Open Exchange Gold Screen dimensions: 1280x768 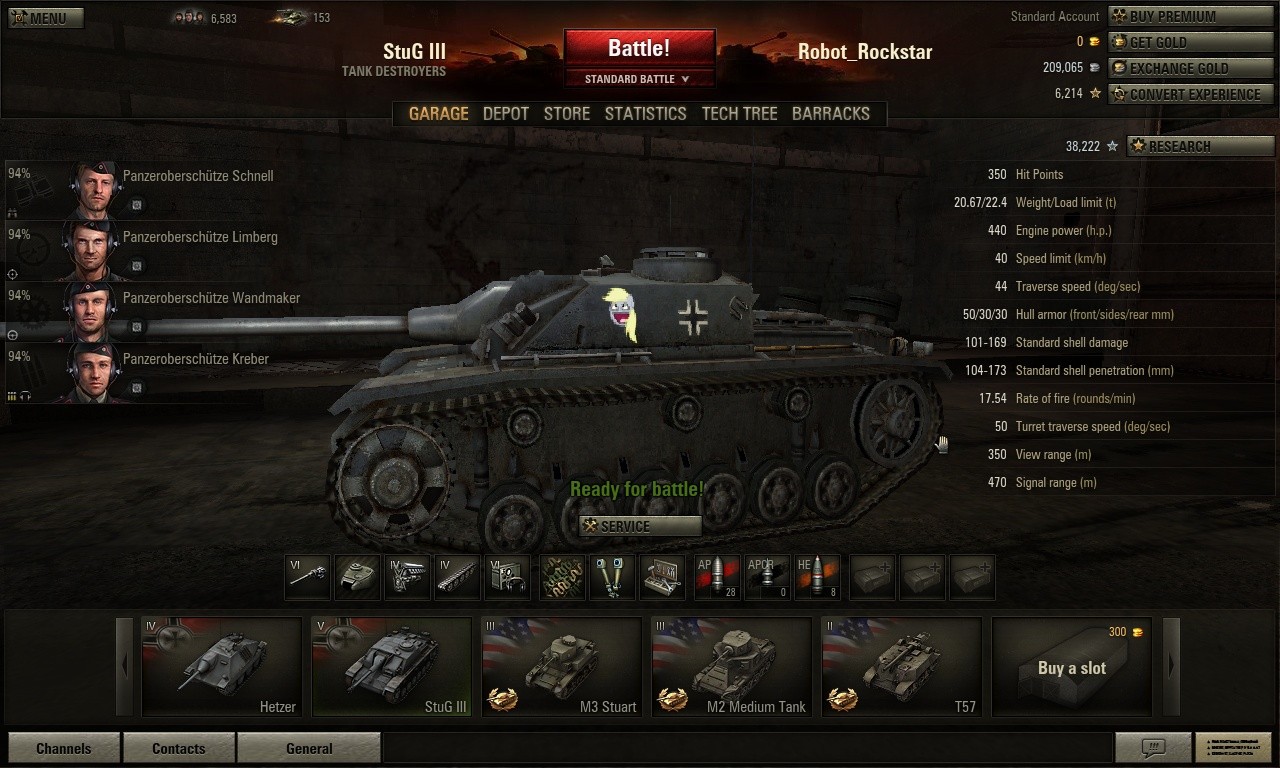[x=1190, y=68]
